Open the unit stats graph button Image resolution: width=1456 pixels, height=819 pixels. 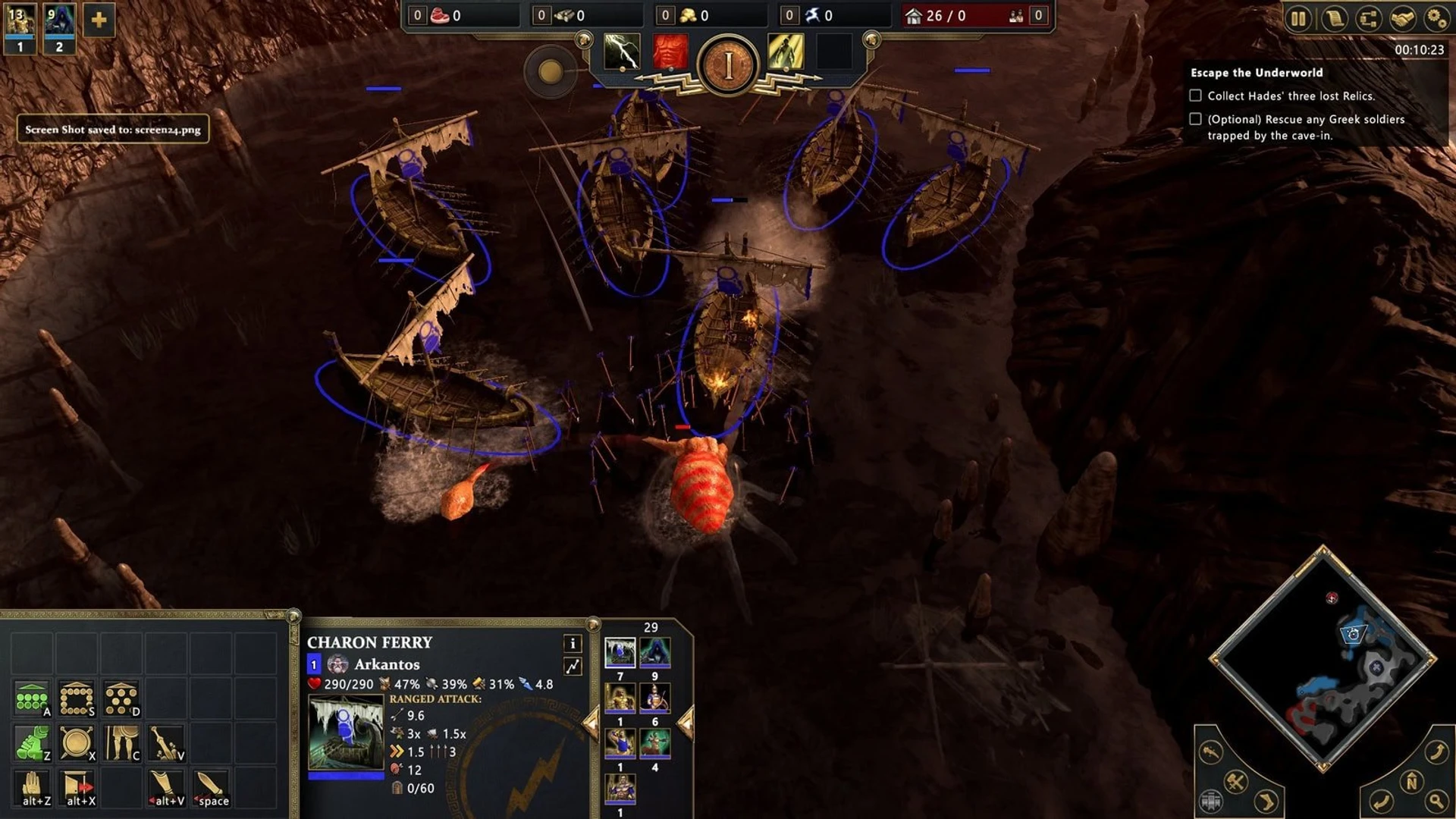(x=574, y=665)
